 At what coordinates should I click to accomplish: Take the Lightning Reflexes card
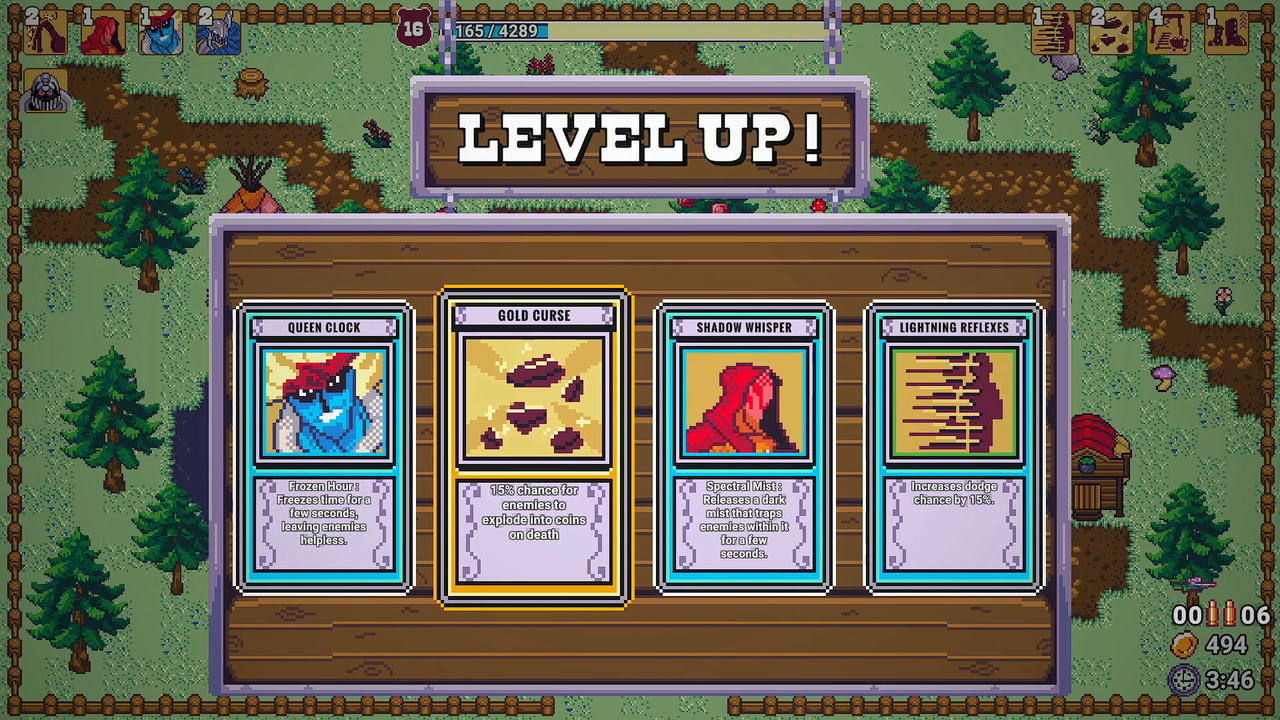pyautogui.click(x=954, y=447)
